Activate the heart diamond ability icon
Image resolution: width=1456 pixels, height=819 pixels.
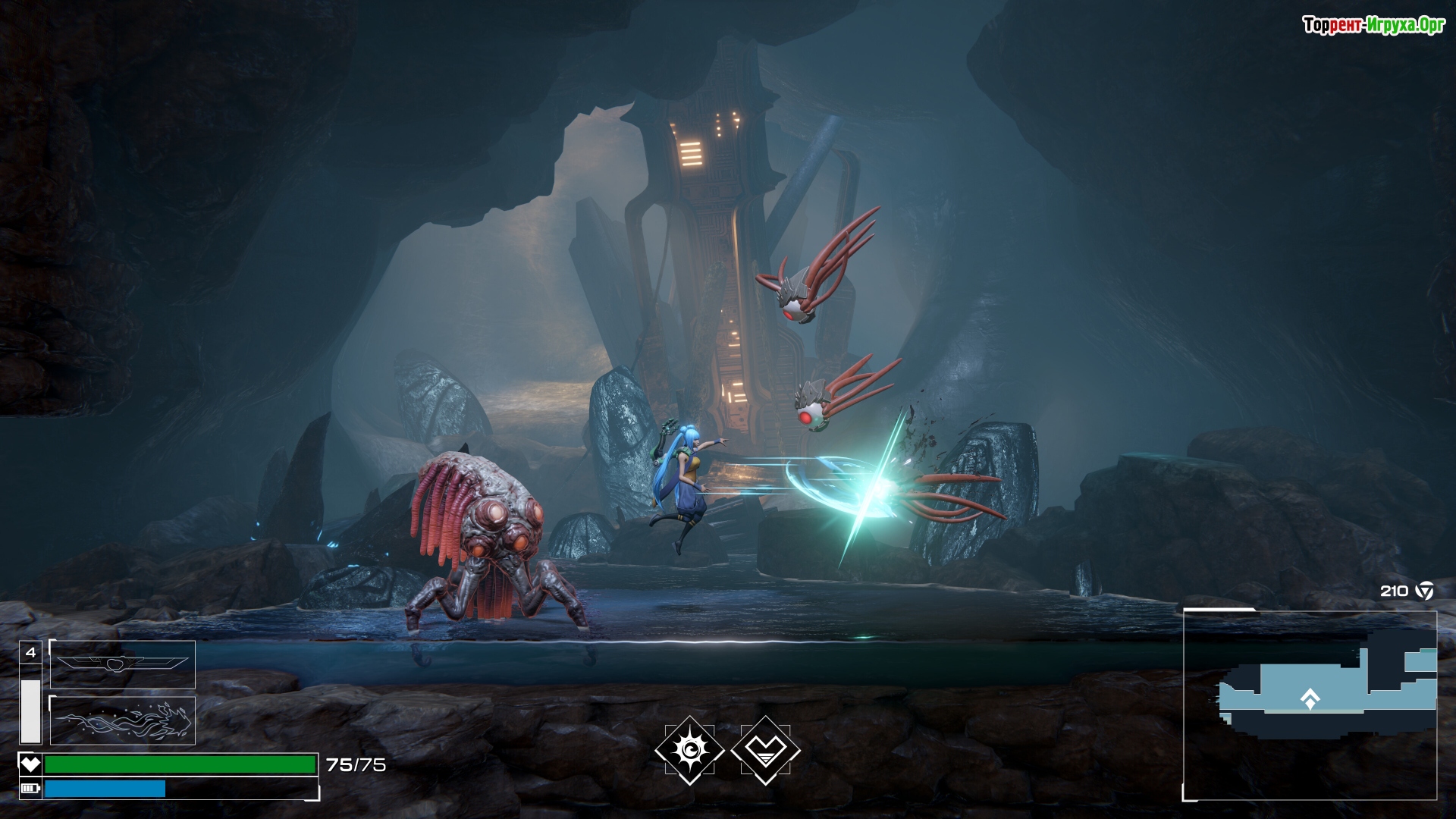click(x=766, y=750)
